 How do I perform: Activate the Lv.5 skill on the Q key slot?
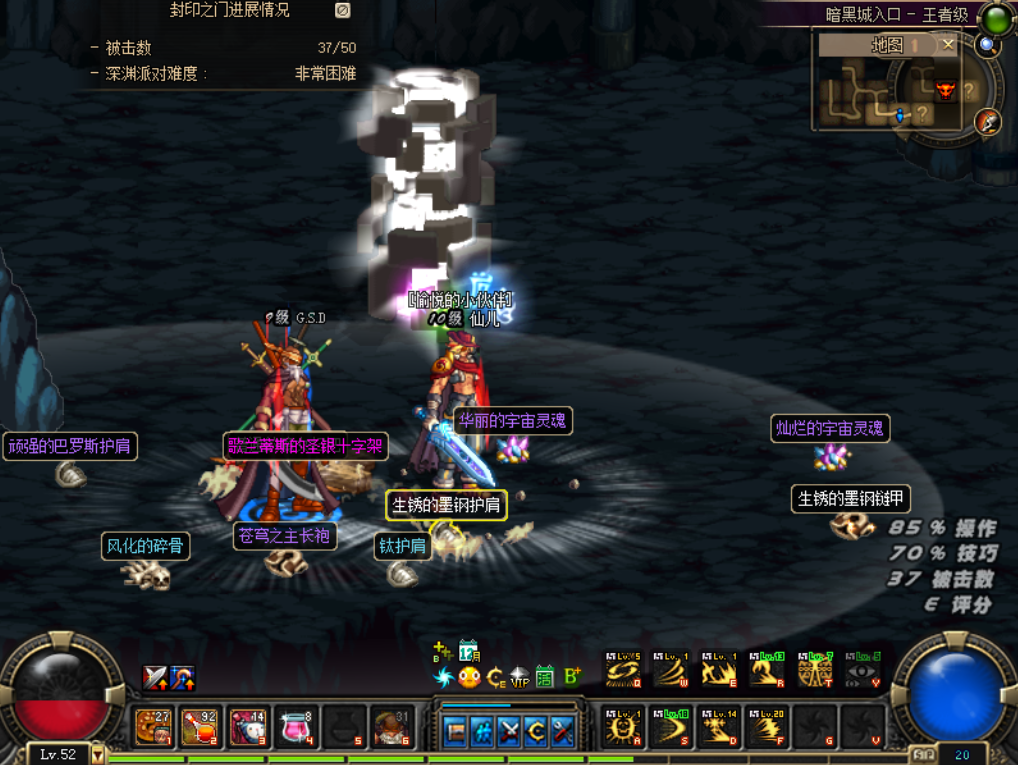(622, 670)
